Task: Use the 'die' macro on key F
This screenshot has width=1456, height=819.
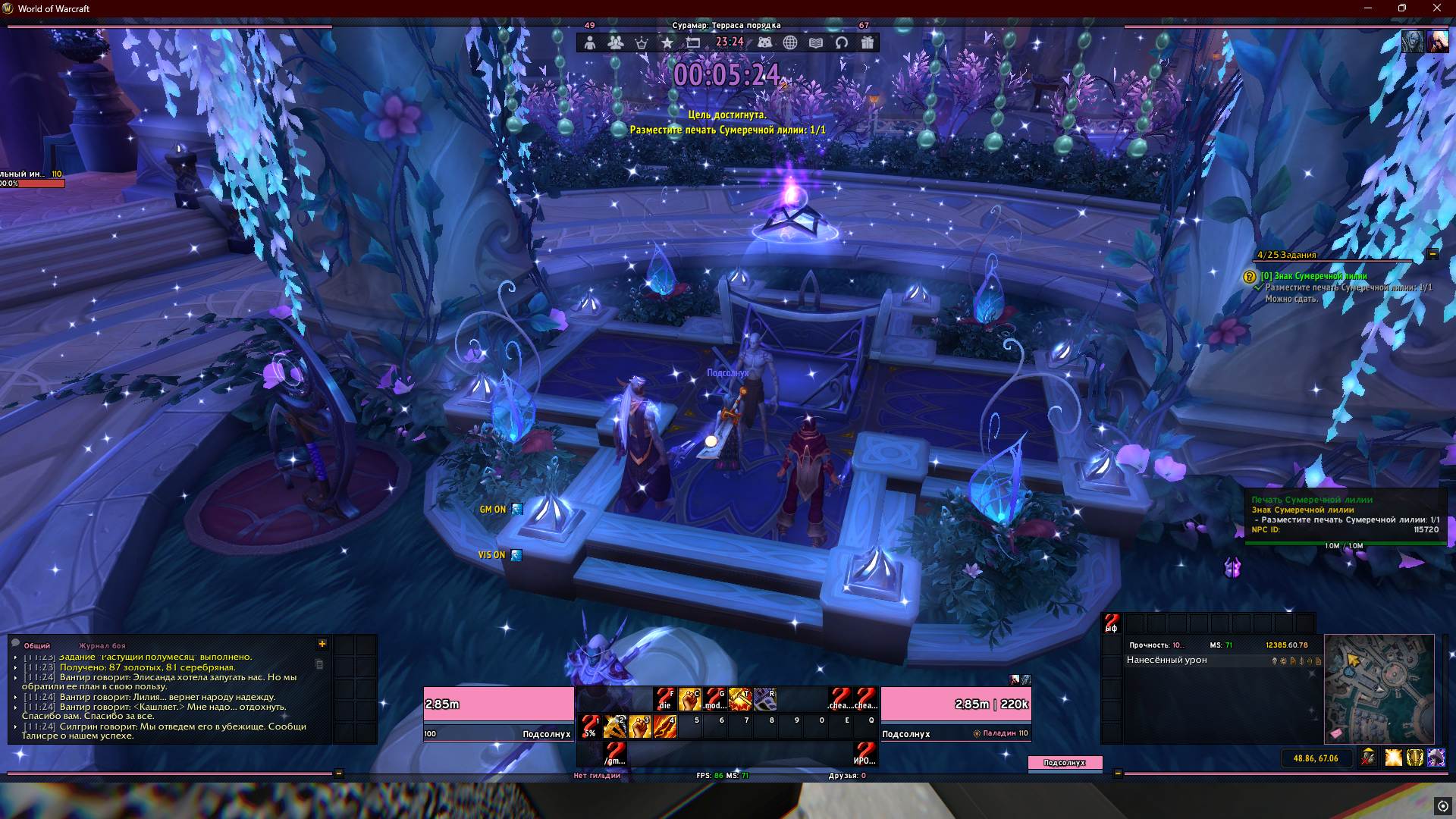Action: click(x=665, y=698)
